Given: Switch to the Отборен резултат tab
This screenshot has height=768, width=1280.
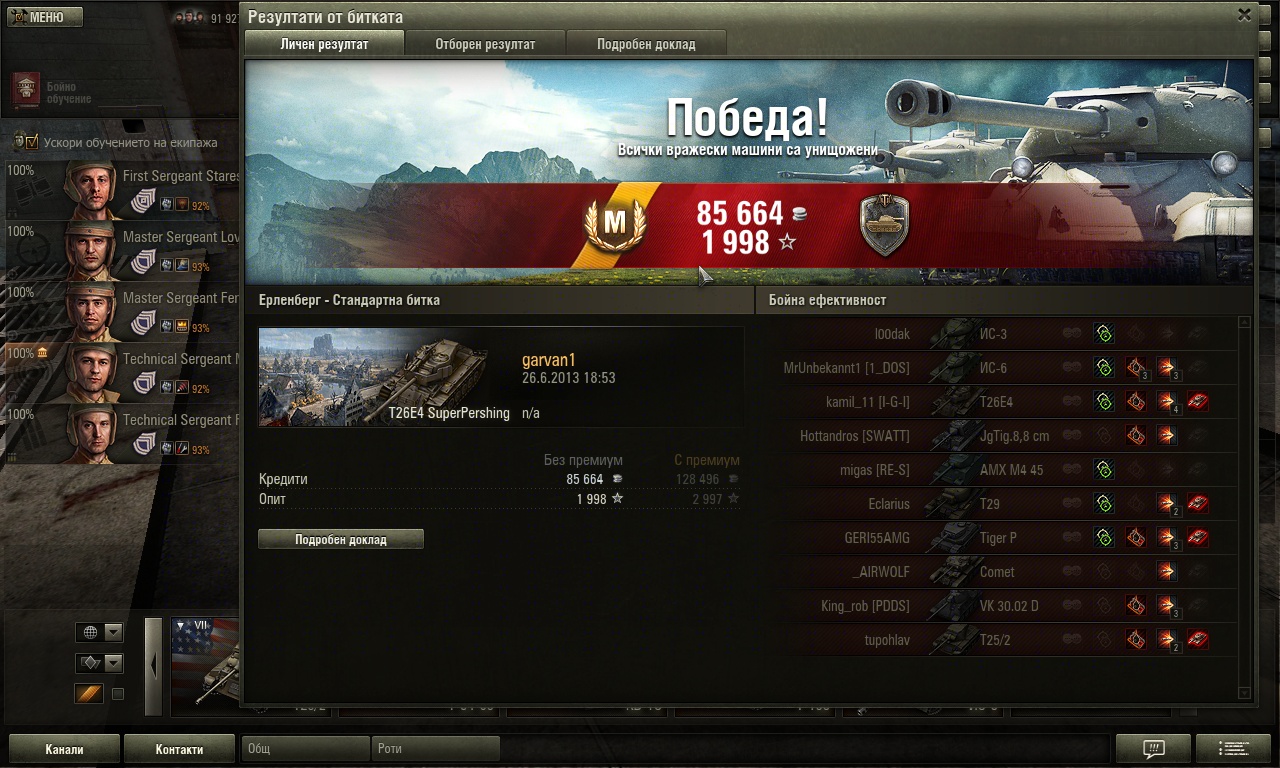Looking at the screenshot, I should (x=485, y=44).
